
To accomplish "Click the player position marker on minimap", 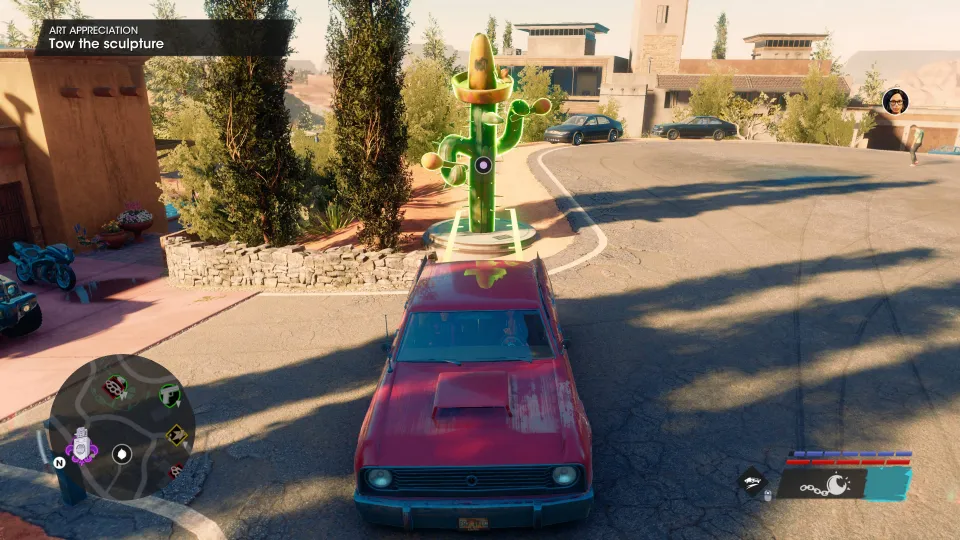I will click(x=122, y=453).
